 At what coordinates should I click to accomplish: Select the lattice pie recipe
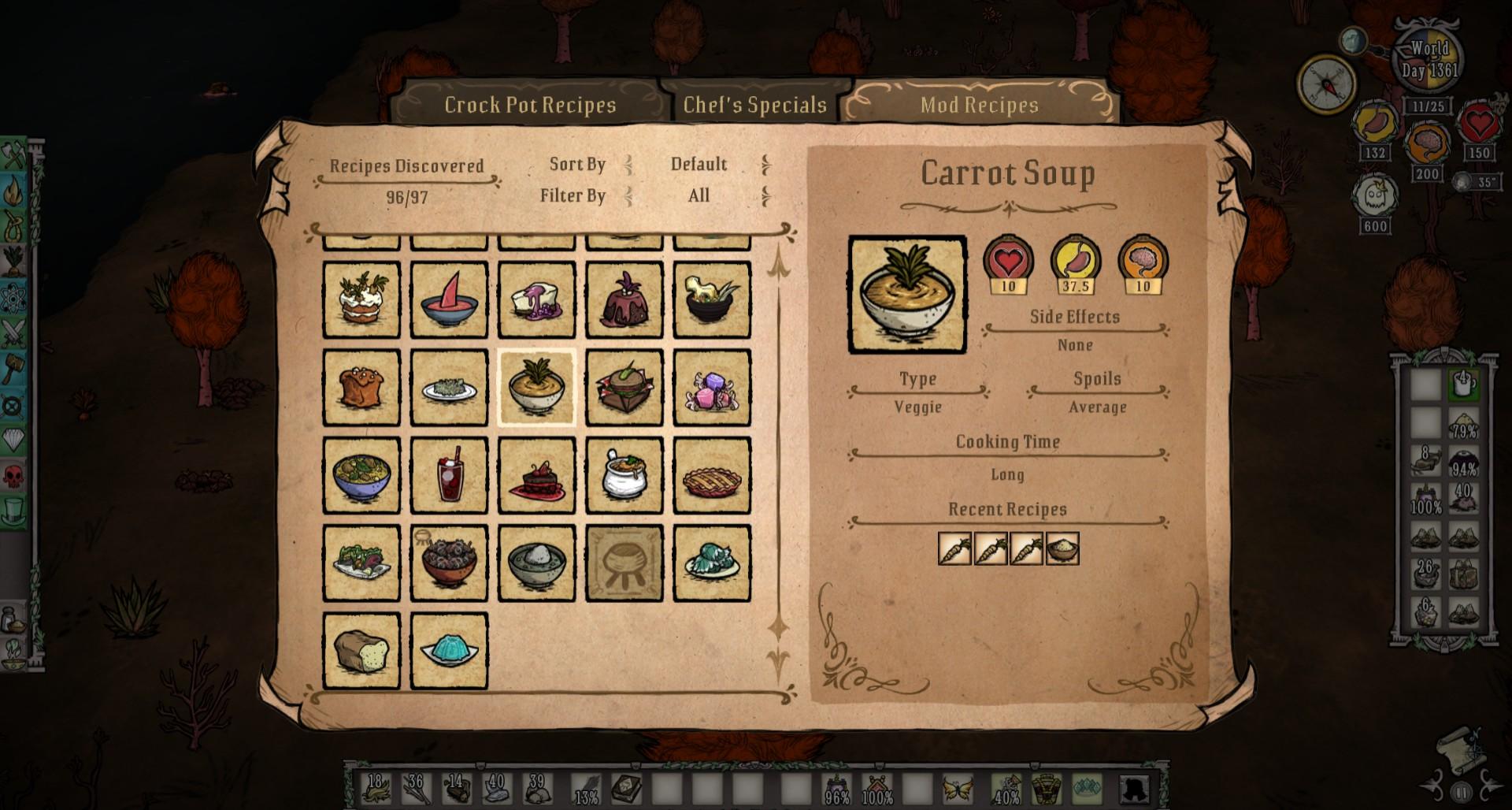click(712, 476)
